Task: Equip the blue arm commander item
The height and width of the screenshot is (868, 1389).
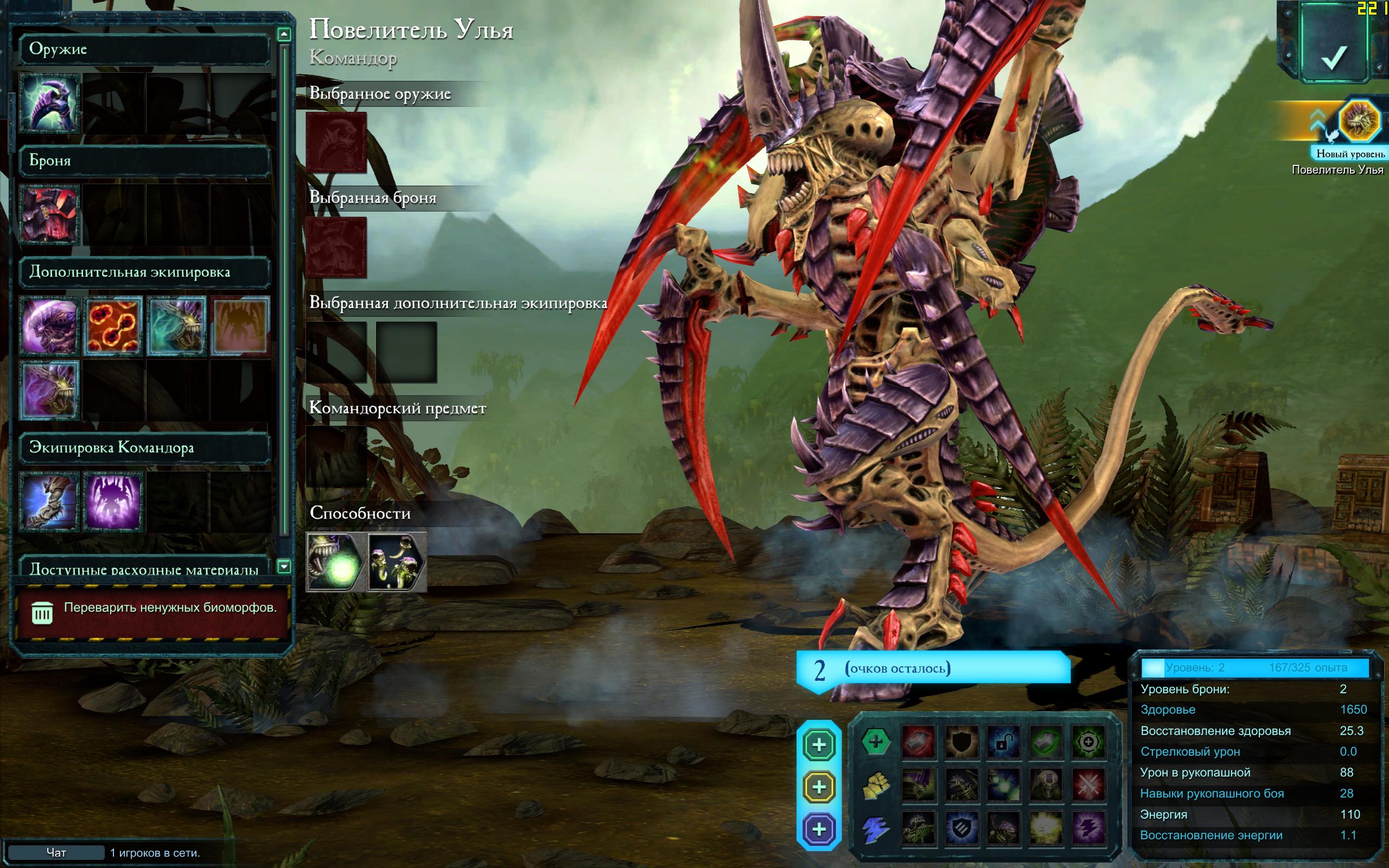Action: click(49, 502)
